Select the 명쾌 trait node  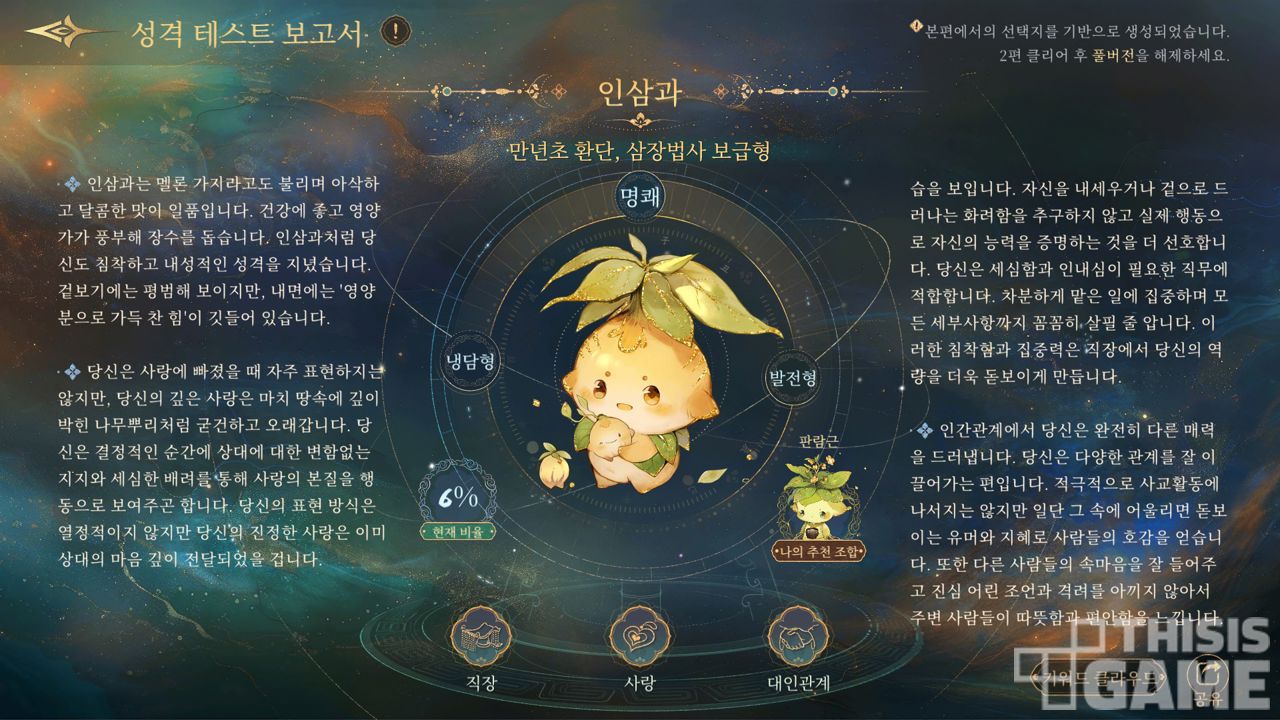tap(640, 195)
